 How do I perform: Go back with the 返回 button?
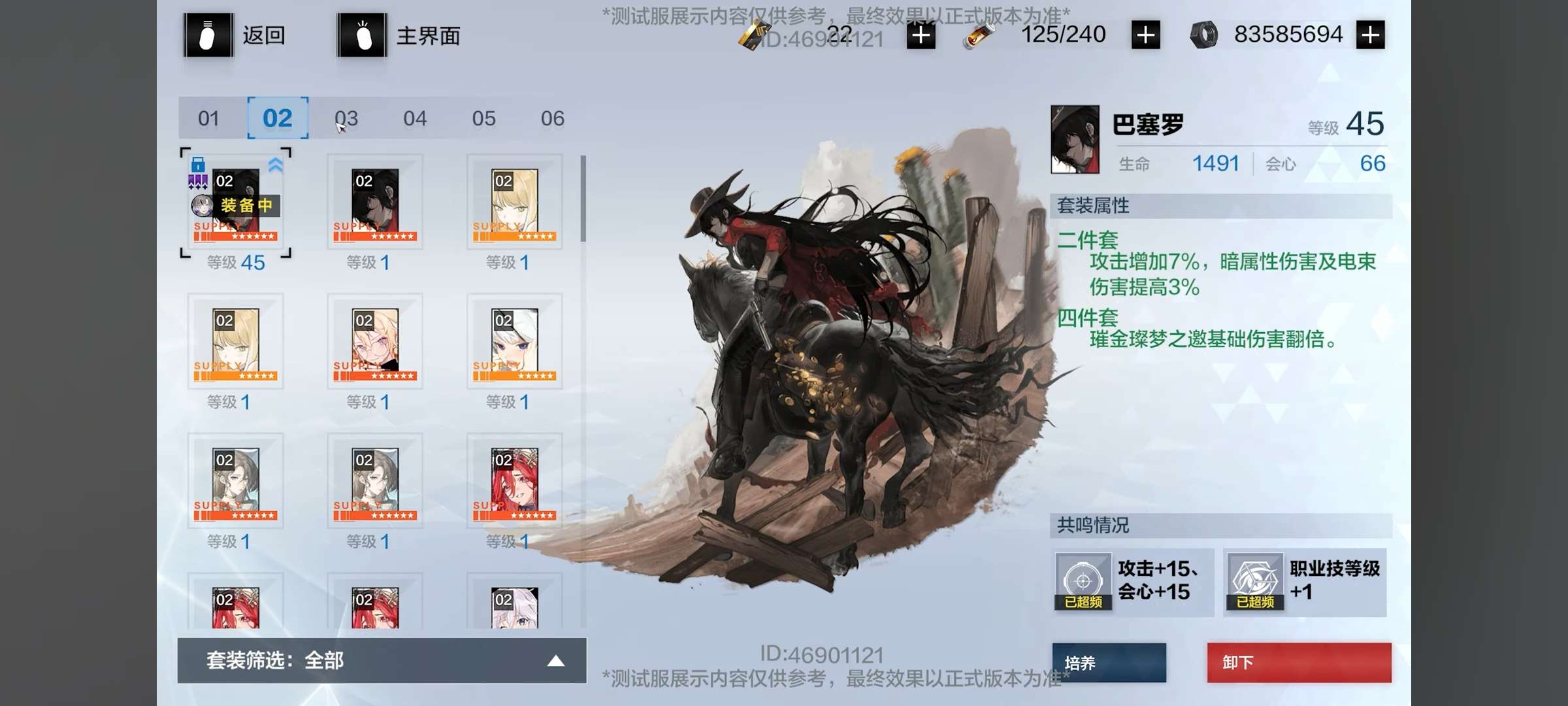[235, 35]
